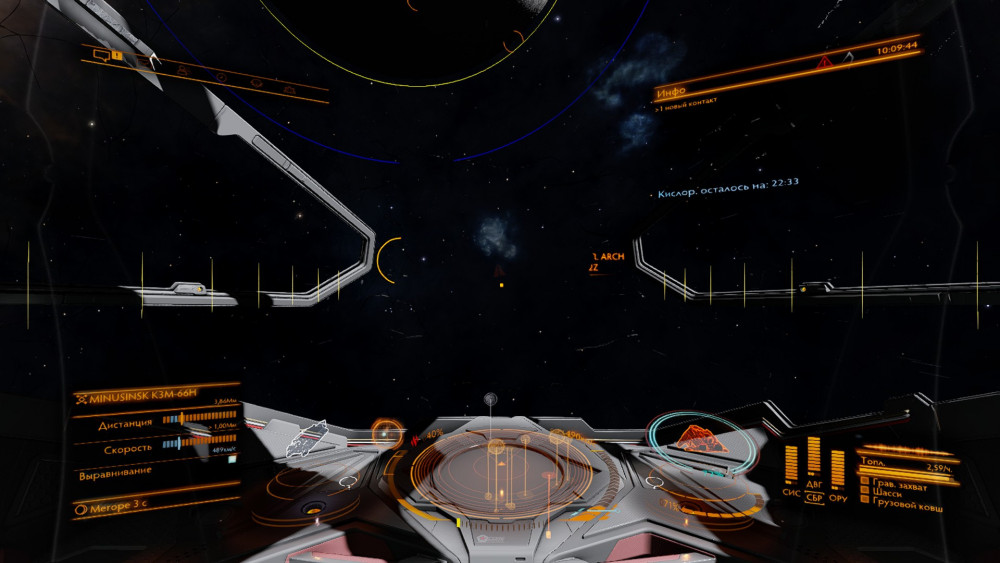Toggle the Грав. захват indicator
Image resolution: width=1000 pixels, height=563 pixels.
click(898, 486)
